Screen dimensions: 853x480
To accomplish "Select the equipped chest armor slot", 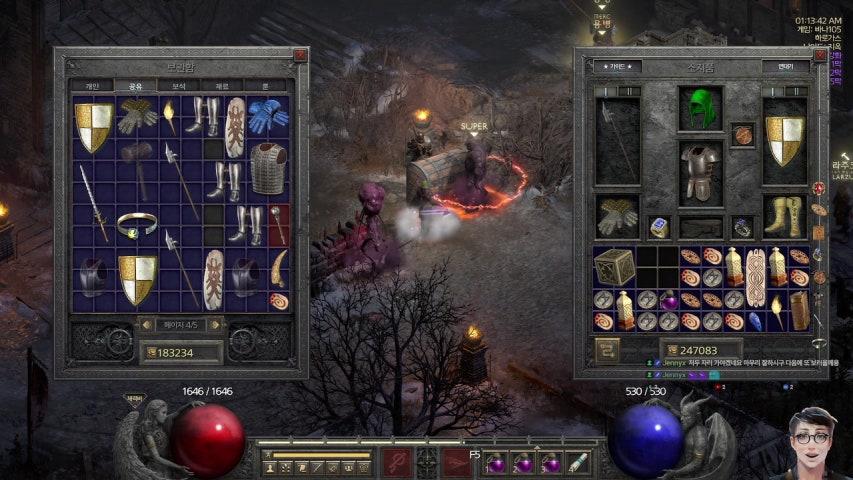I will point(701,172).
